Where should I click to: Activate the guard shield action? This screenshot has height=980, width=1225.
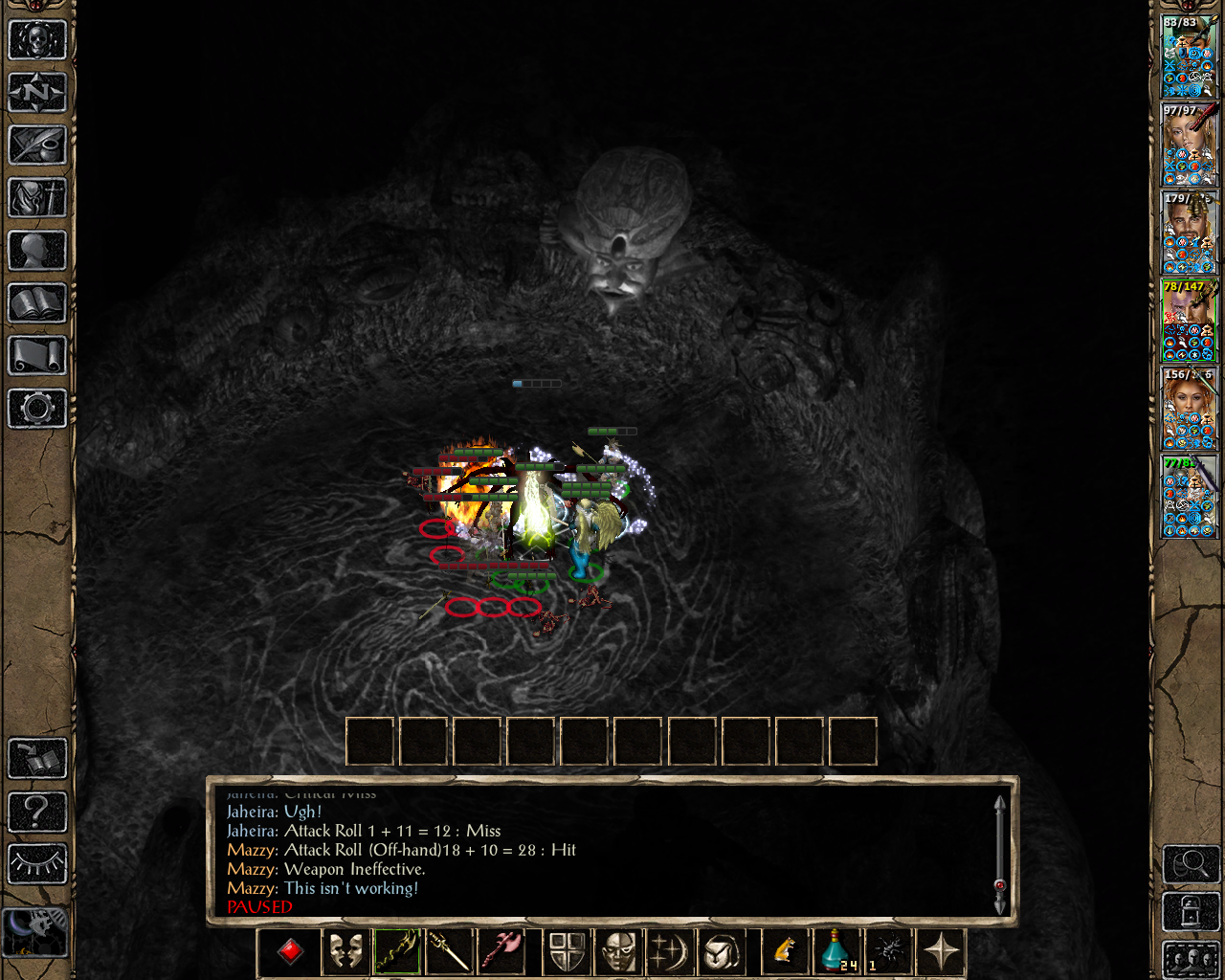pos(567,951)
